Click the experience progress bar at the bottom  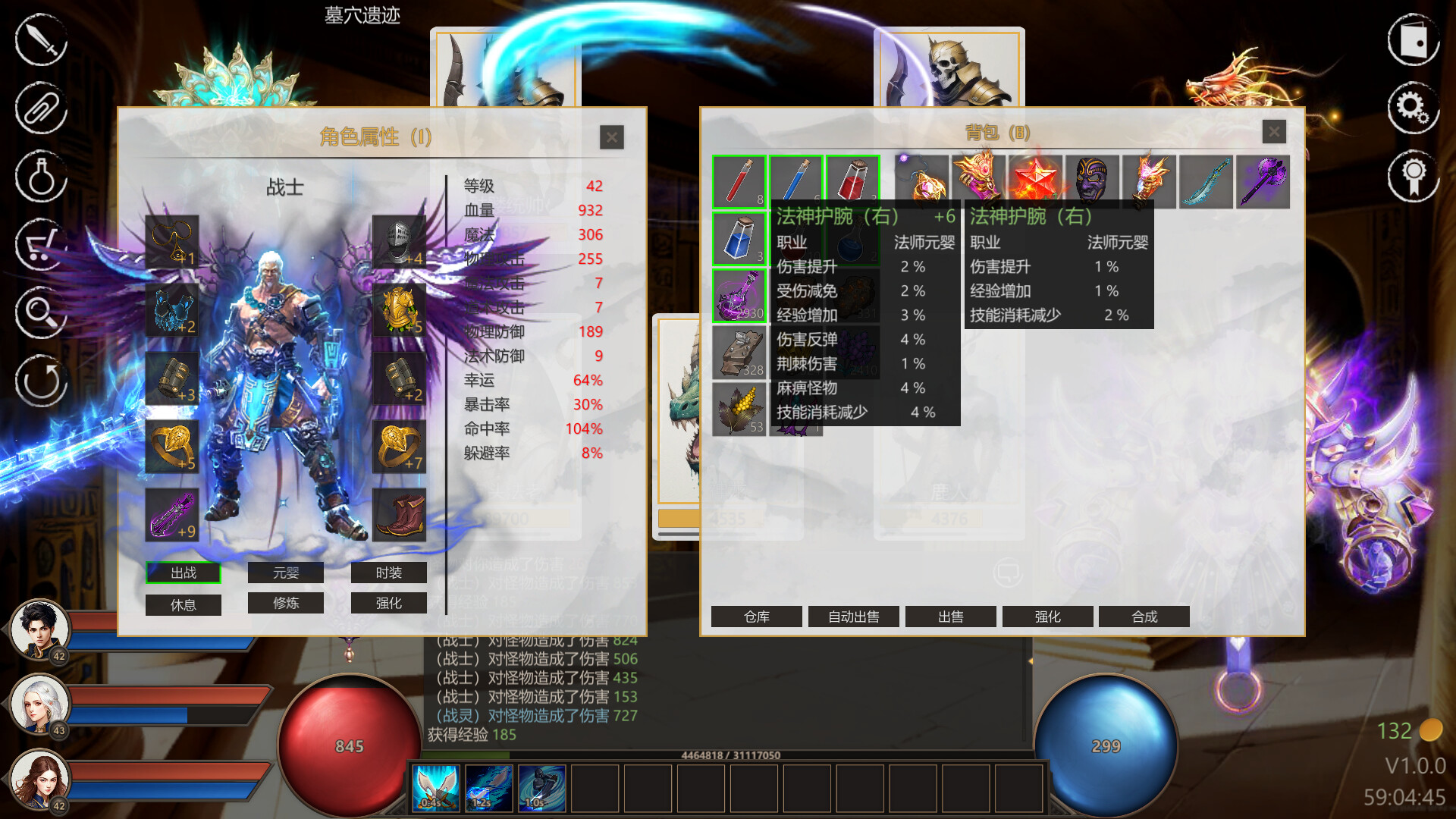[728, 755]
